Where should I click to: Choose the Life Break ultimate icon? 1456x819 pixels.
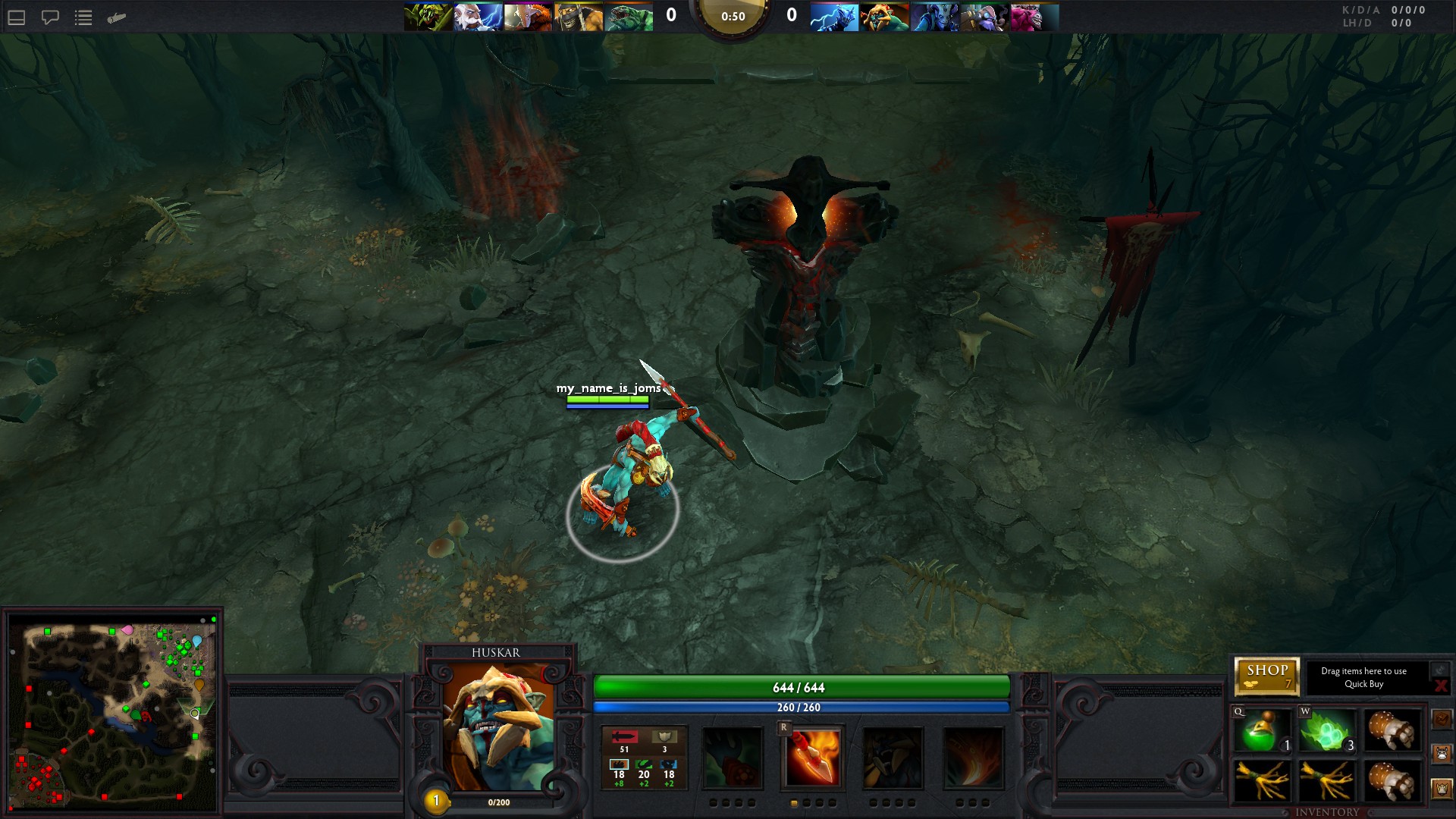[x=974, y=758]
